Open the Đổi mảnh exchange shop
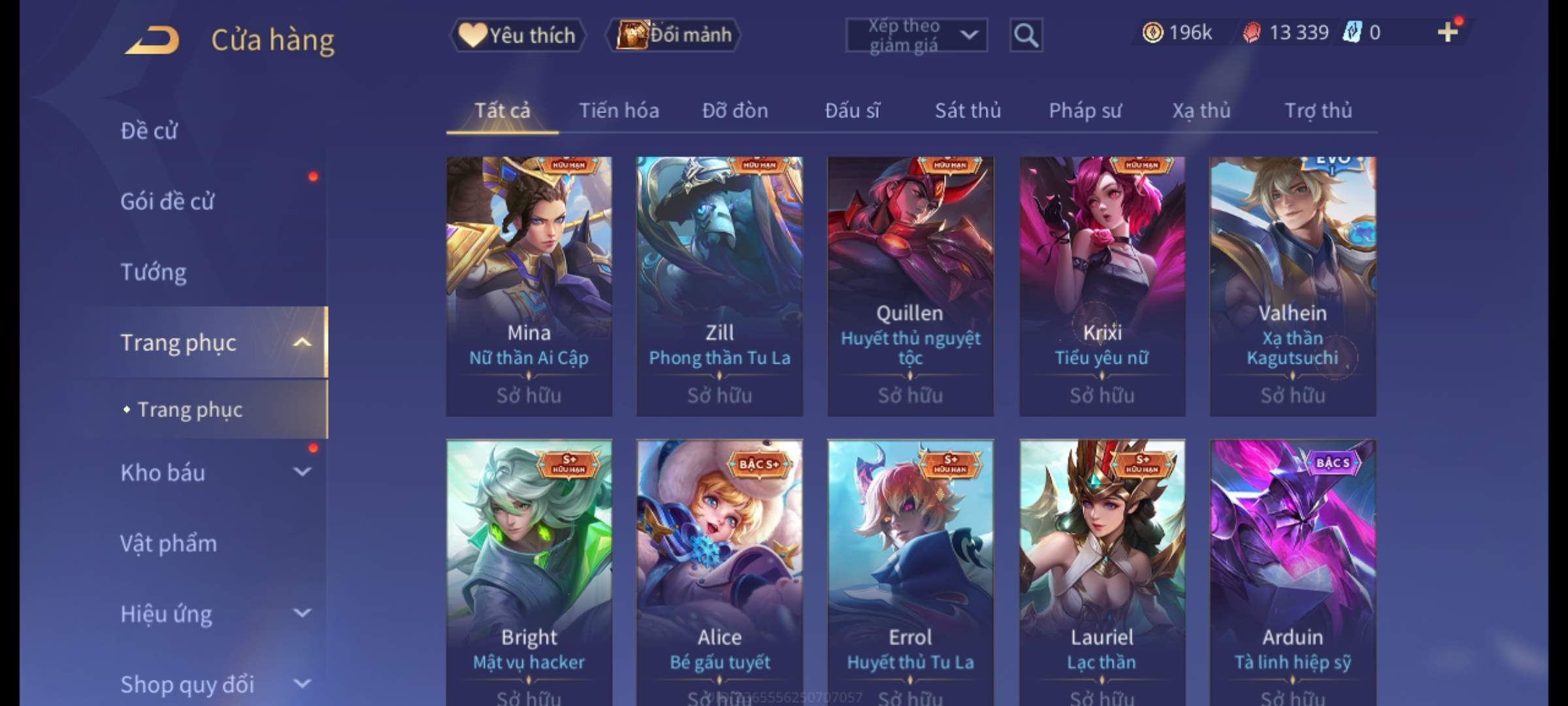This screenshot has height=706, width=1568. (674, 35)
